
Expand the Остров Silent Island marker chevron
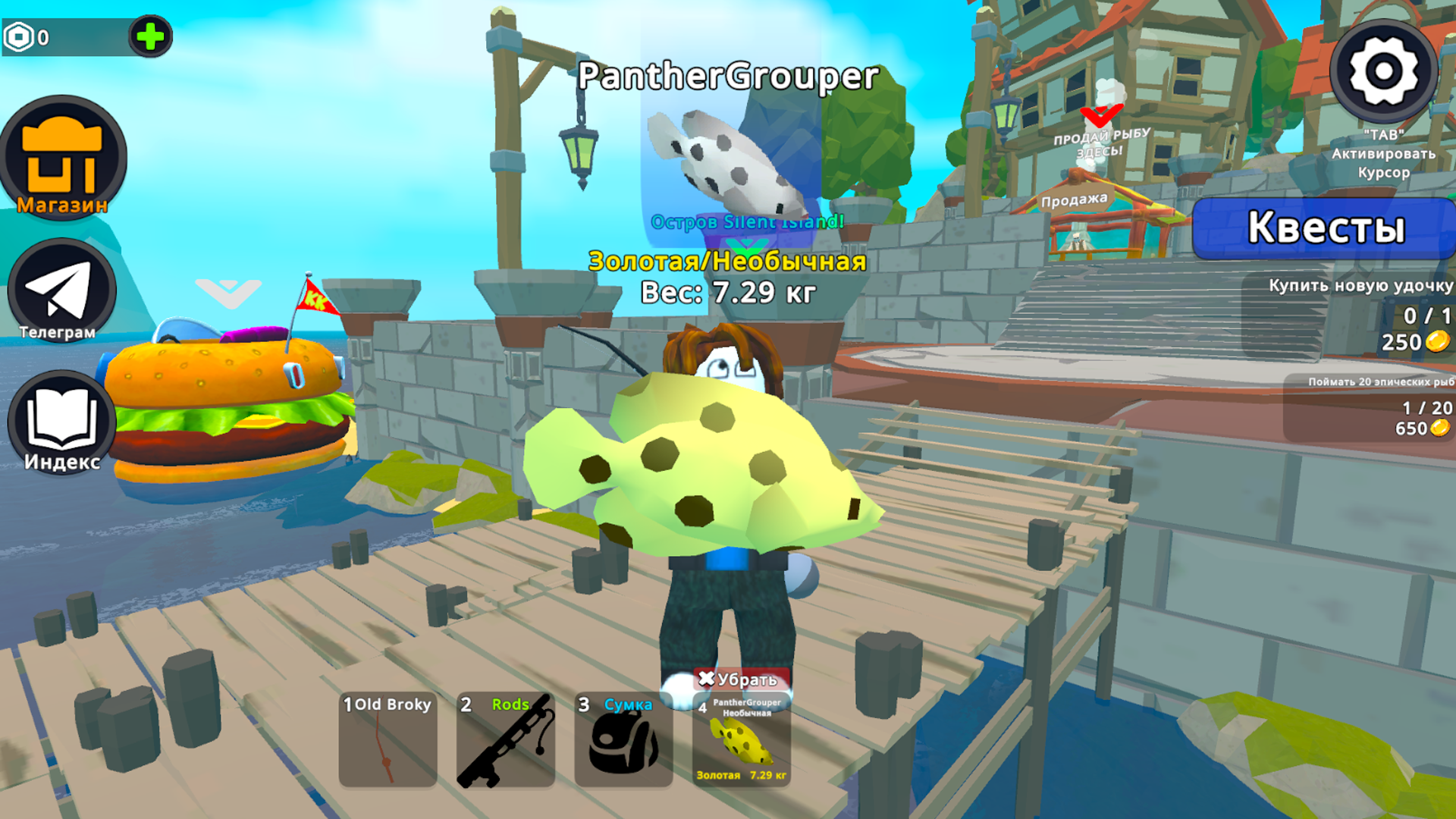(x=747, y=246)
